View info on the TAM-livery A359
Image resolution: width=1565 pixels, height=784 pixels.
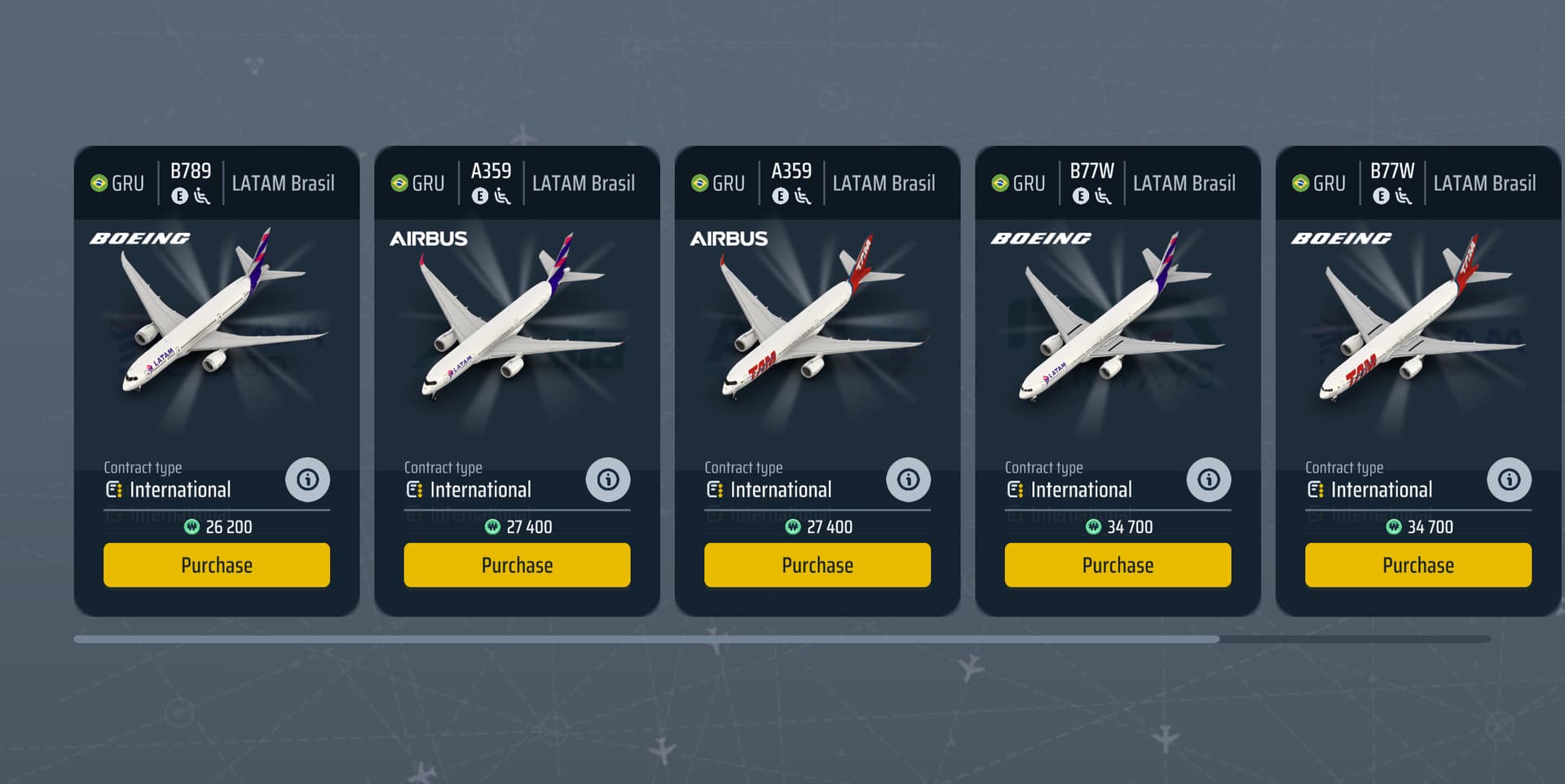(x=908, y=479)
